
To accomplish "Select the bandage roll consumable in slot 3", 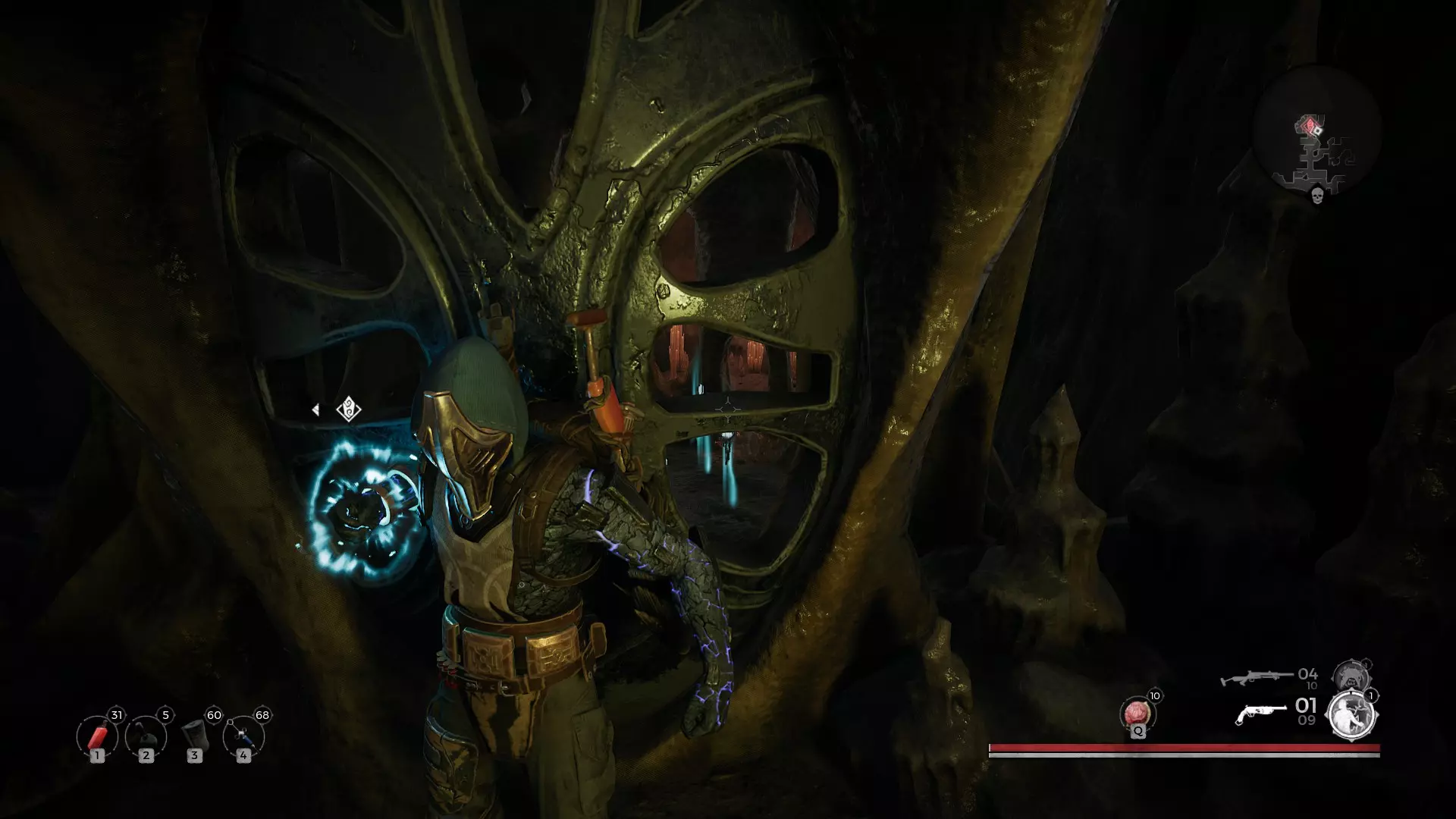I will pos(195,736).
